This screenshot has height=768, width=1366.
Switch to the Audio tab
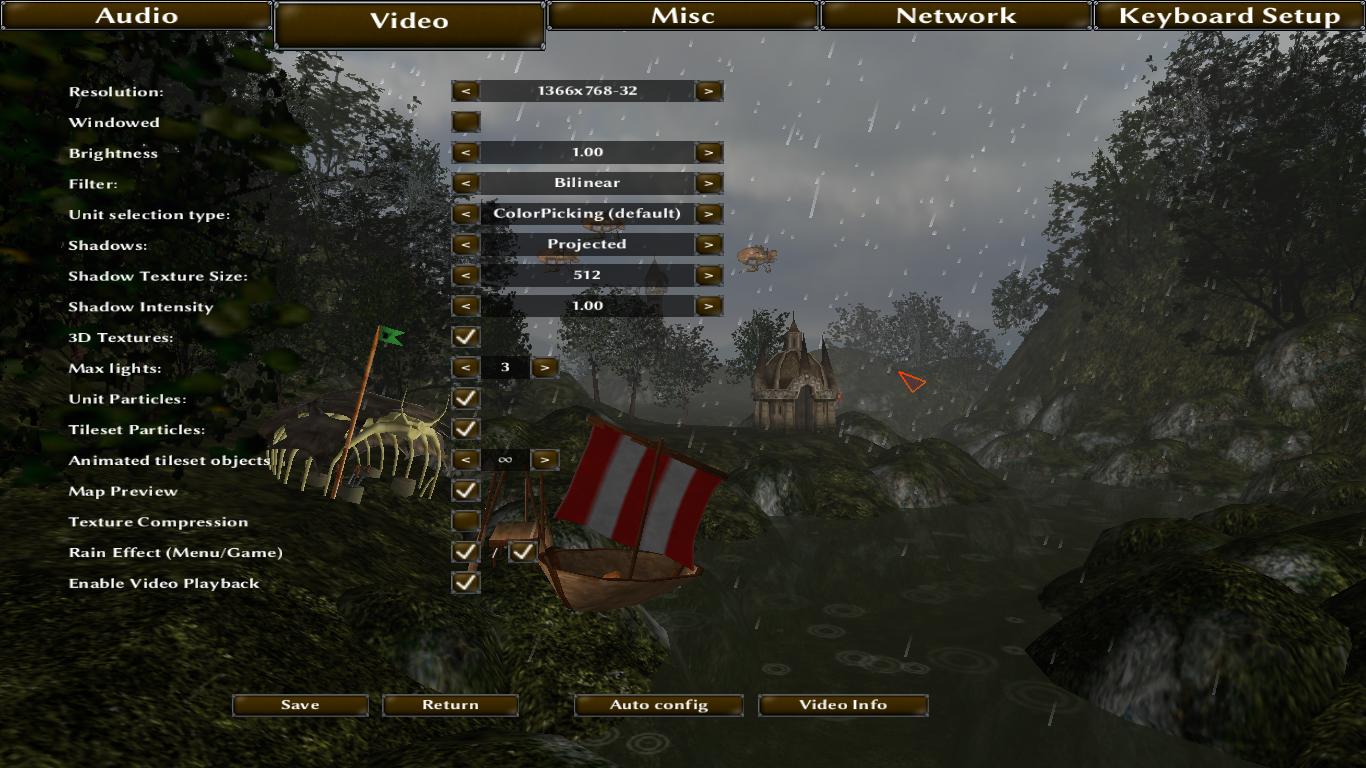click(136, 16)
